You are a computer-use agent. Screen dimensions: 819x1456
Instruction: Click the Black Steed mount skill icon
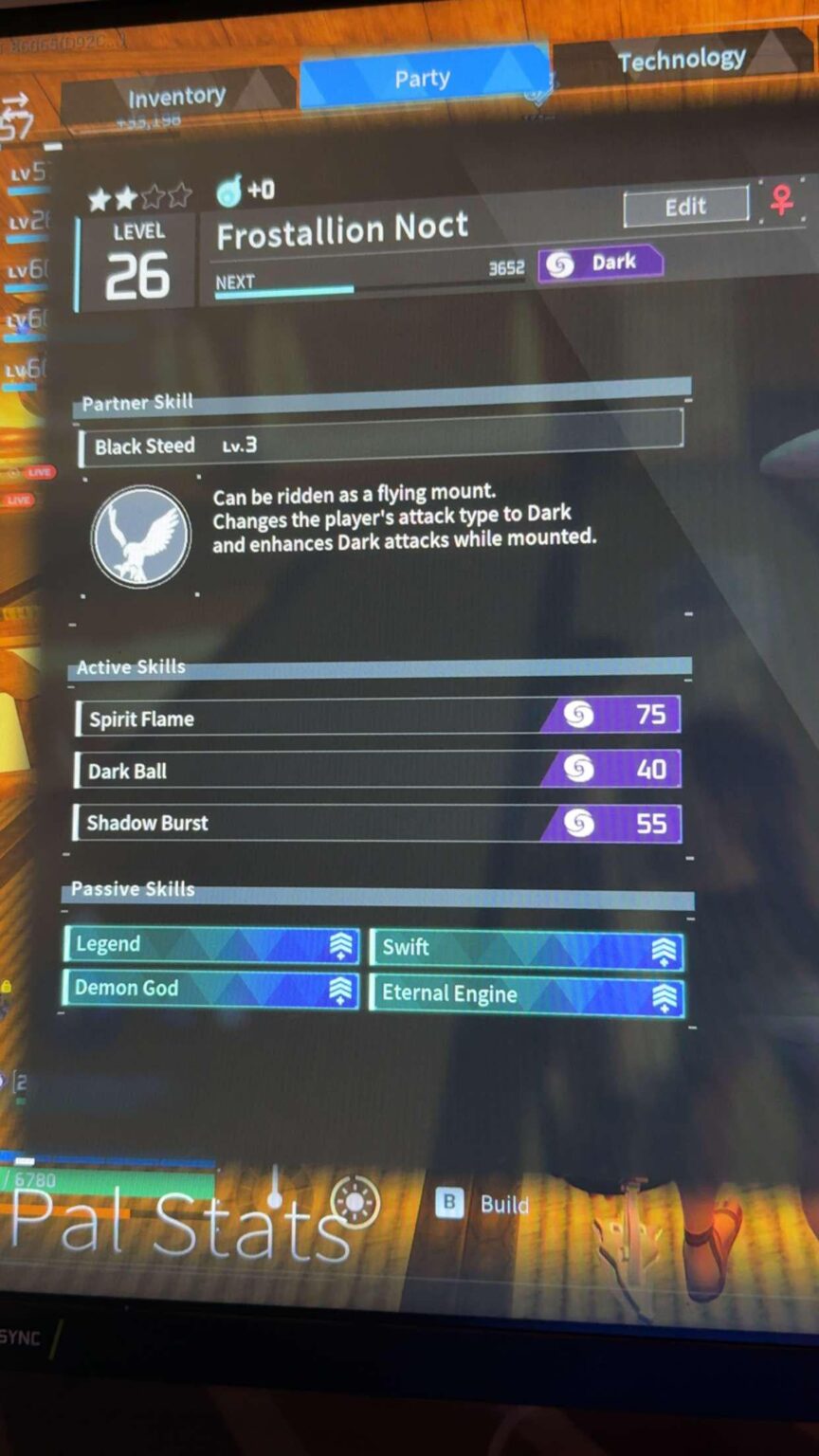click(141, 535)
